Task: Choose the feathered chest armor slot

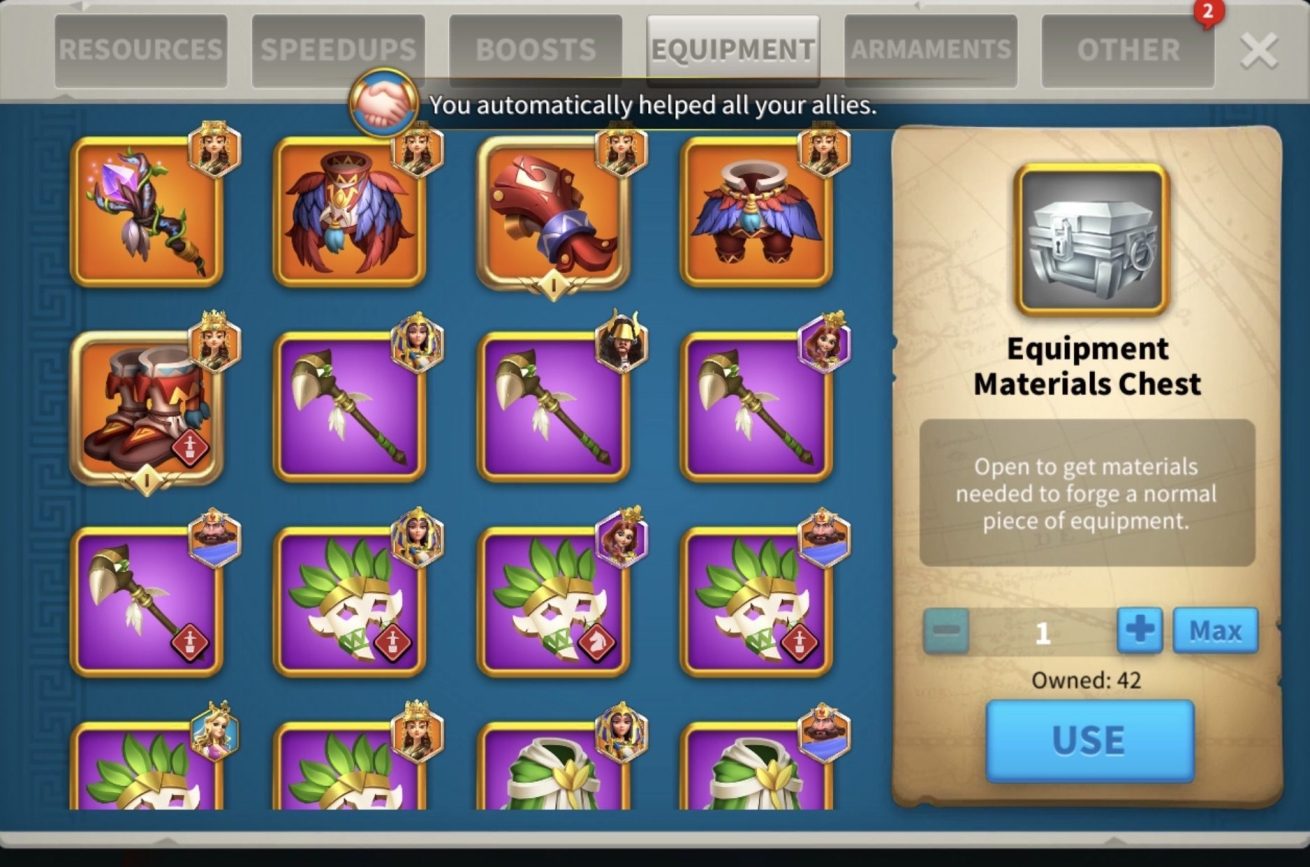Action: click(349, 212)
